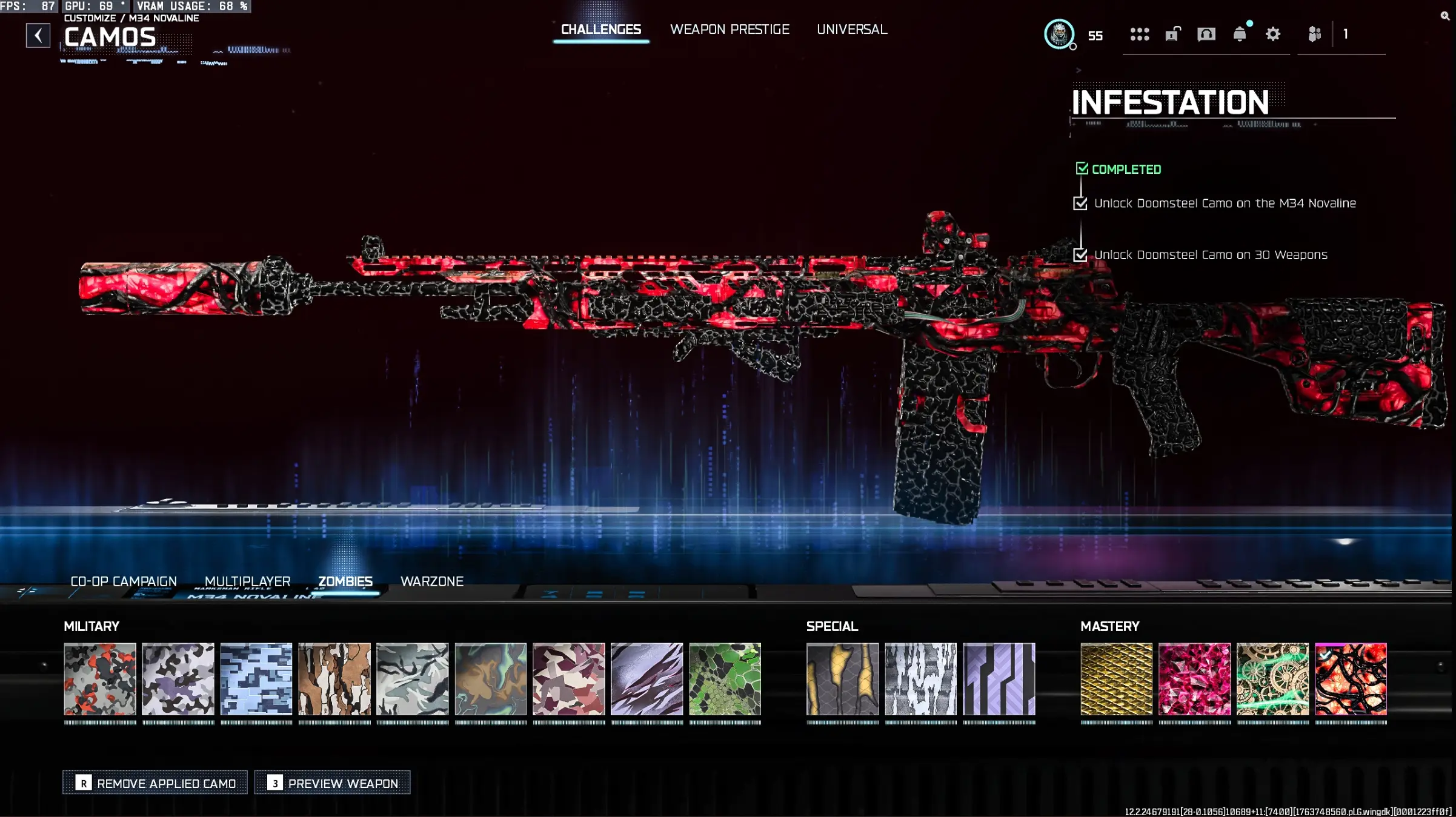The width and height of the screenshot is (1456, 817).
Task: Open the Weapon Prestige tab
Action: 730,29
